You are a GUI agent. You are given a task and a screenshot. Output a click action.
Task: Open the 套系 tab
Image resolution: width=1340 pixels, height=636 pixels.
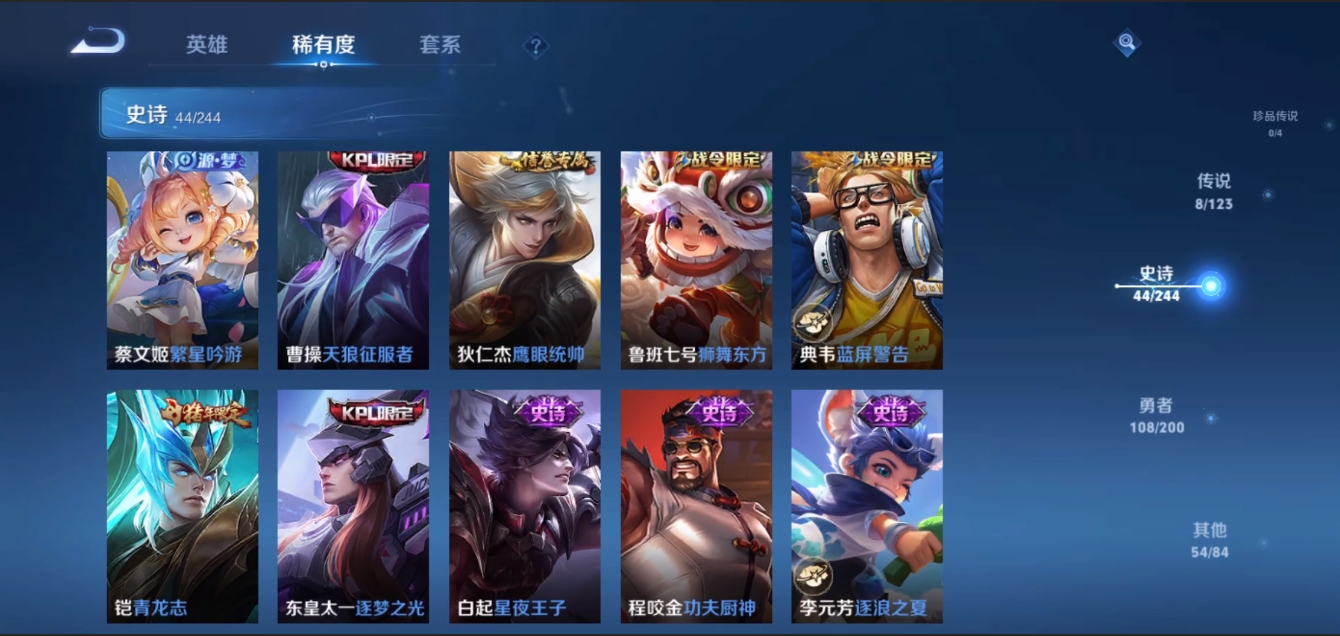440,45
